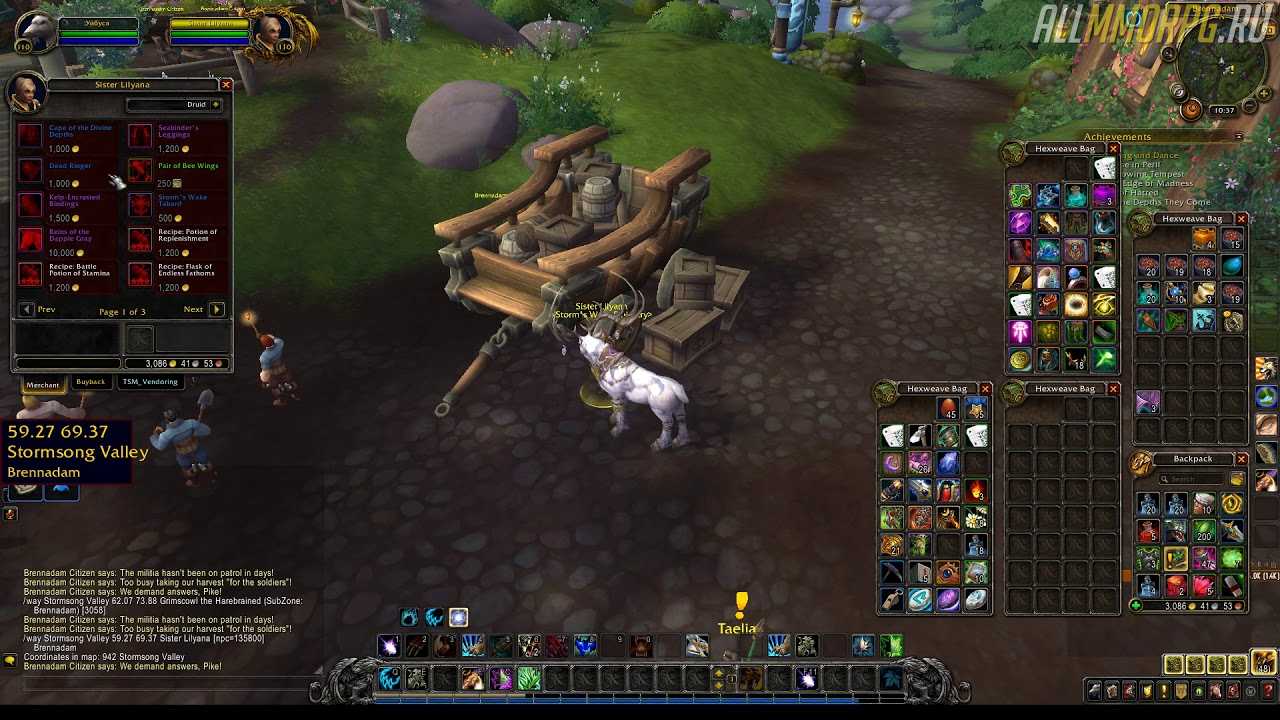Go to the Next merchant page
This screenshot has width=1280, height=720.
coord(216,310)
